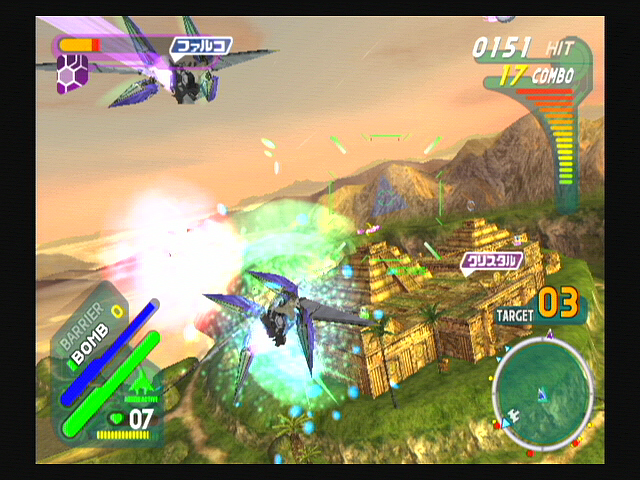The height and width of the screenshot is (480, 640).
Task: Select the ファルコ wingman name tag
Action: [200, 45]
